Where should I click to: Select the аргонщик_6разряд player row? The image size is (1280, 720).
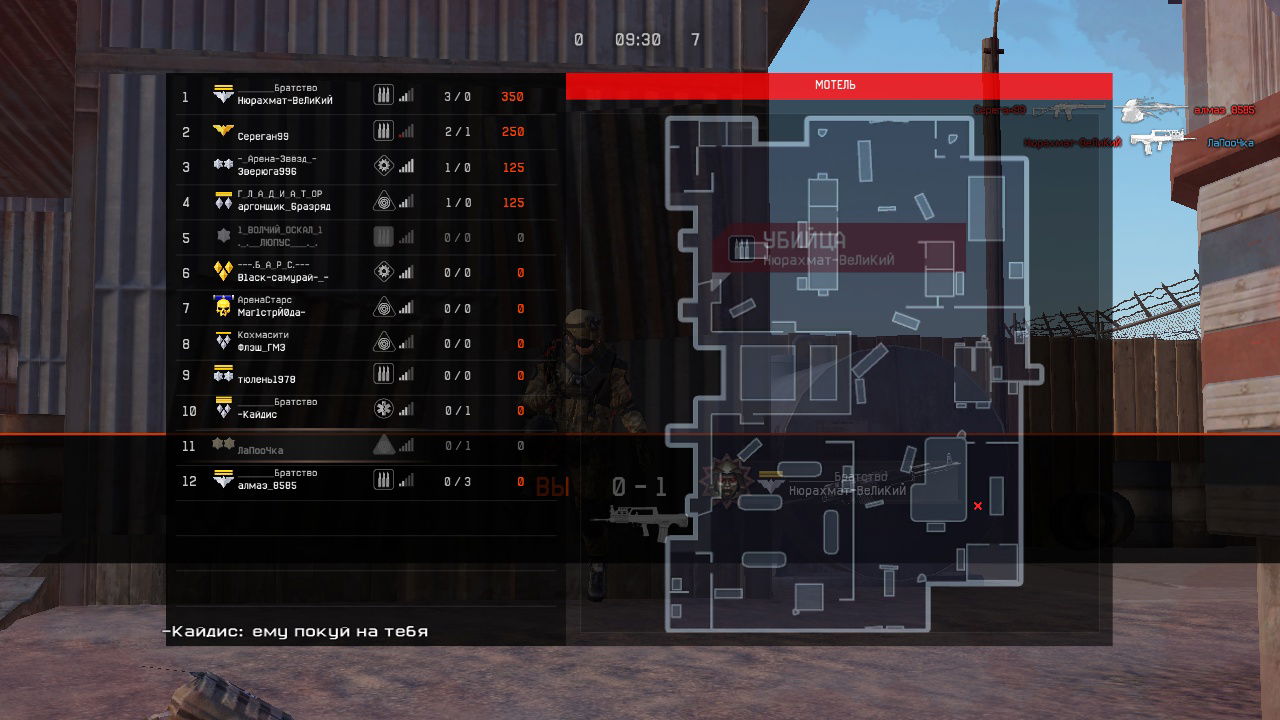[360, 202]
